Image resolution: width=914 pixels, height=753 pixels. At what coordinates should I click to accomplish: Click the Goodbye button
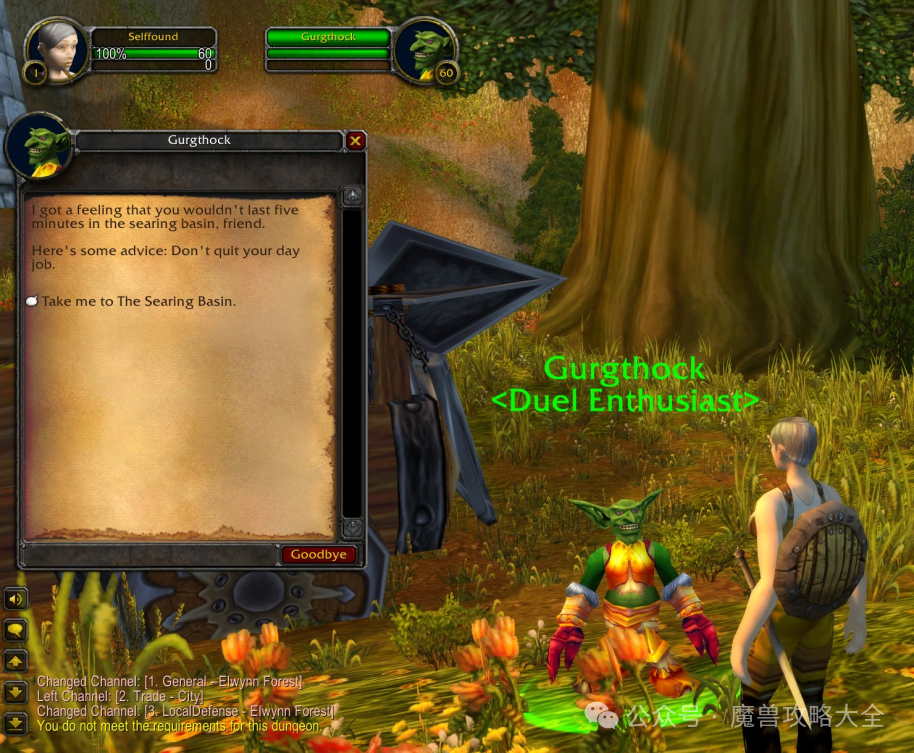click(319, 555)
